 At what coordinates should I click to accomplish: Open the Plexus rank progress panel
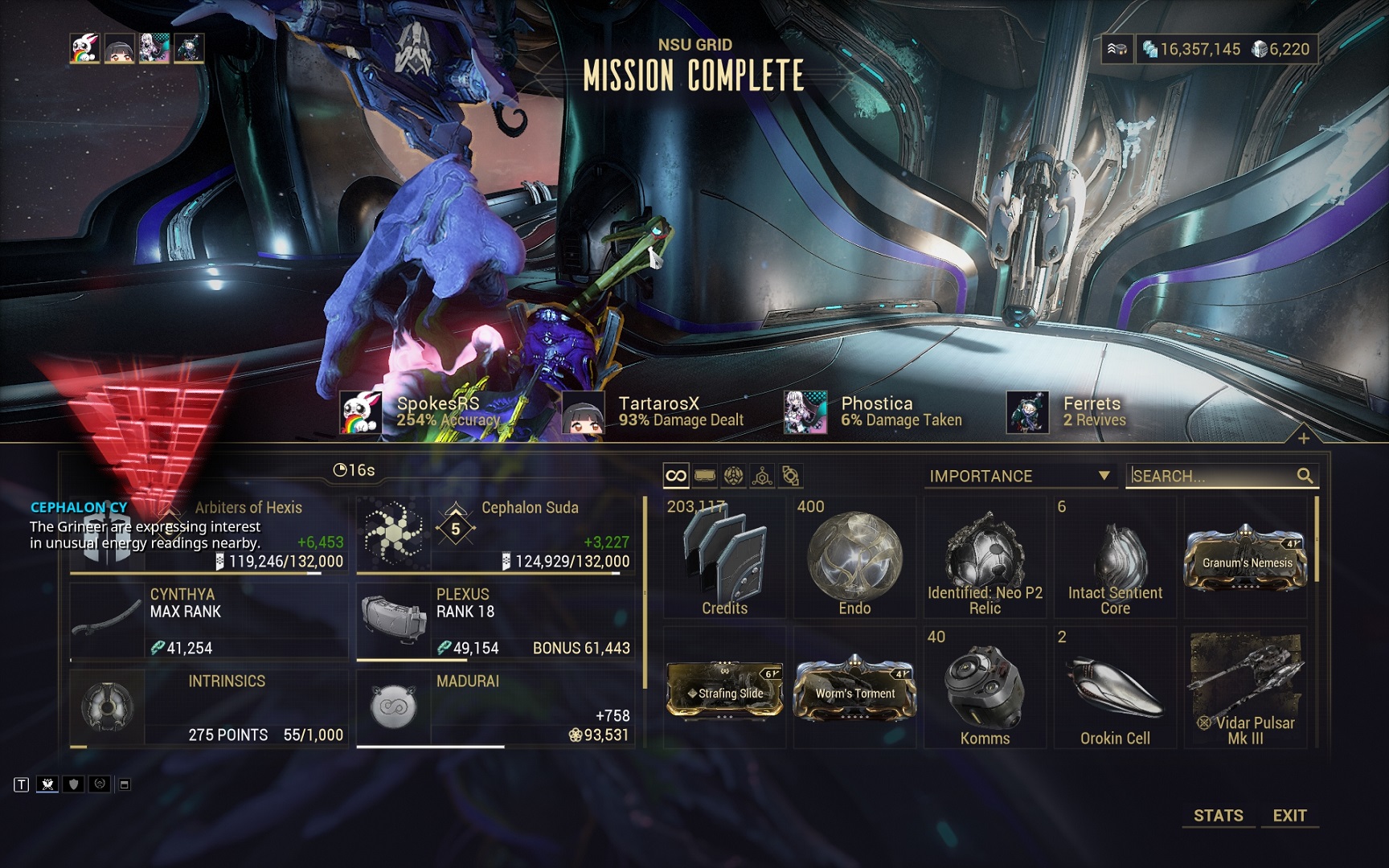pyautogui.click(x=495, y=621)
